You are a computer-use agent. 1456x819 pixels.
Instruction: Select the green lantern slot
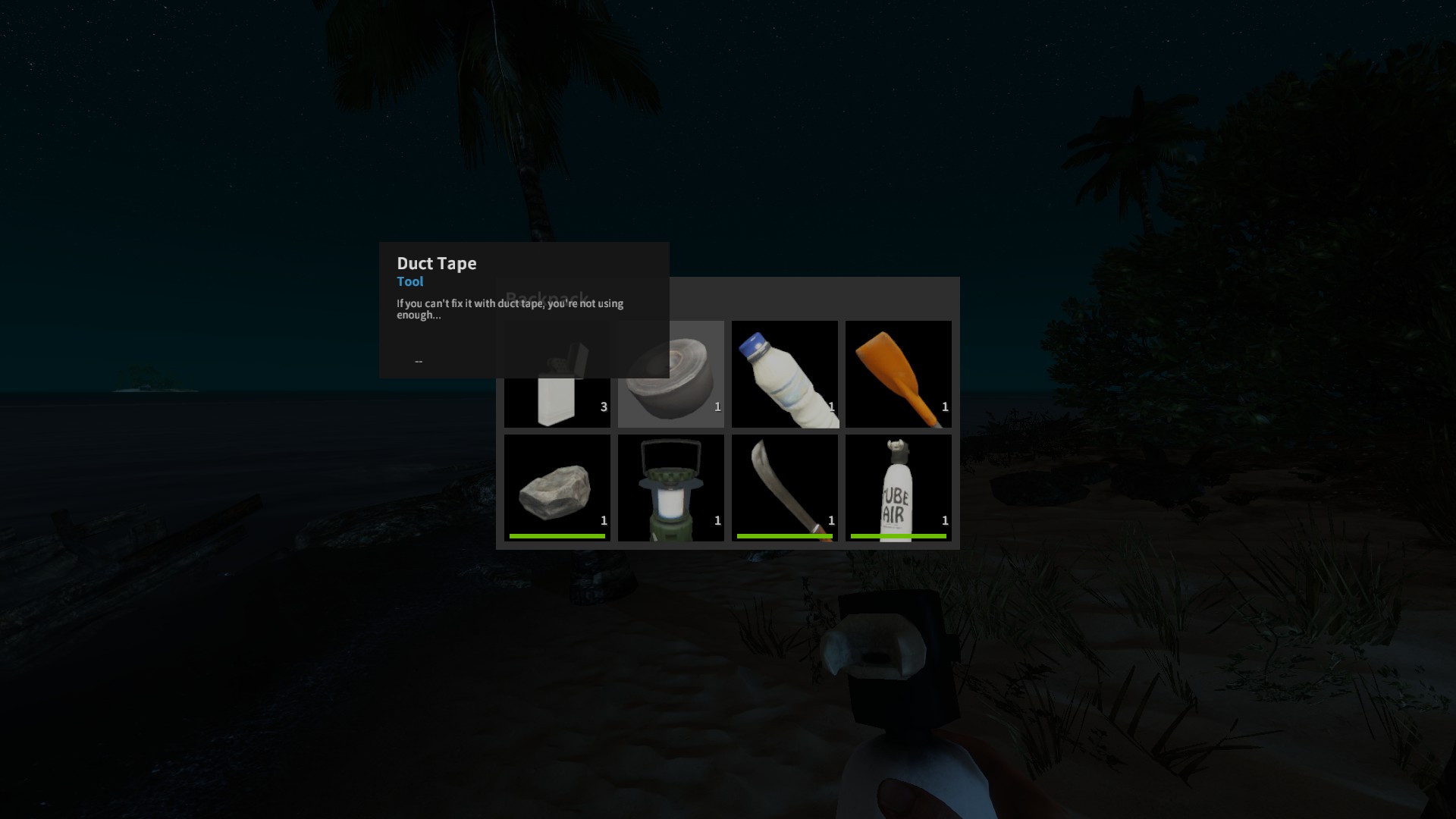pos(671,488)
